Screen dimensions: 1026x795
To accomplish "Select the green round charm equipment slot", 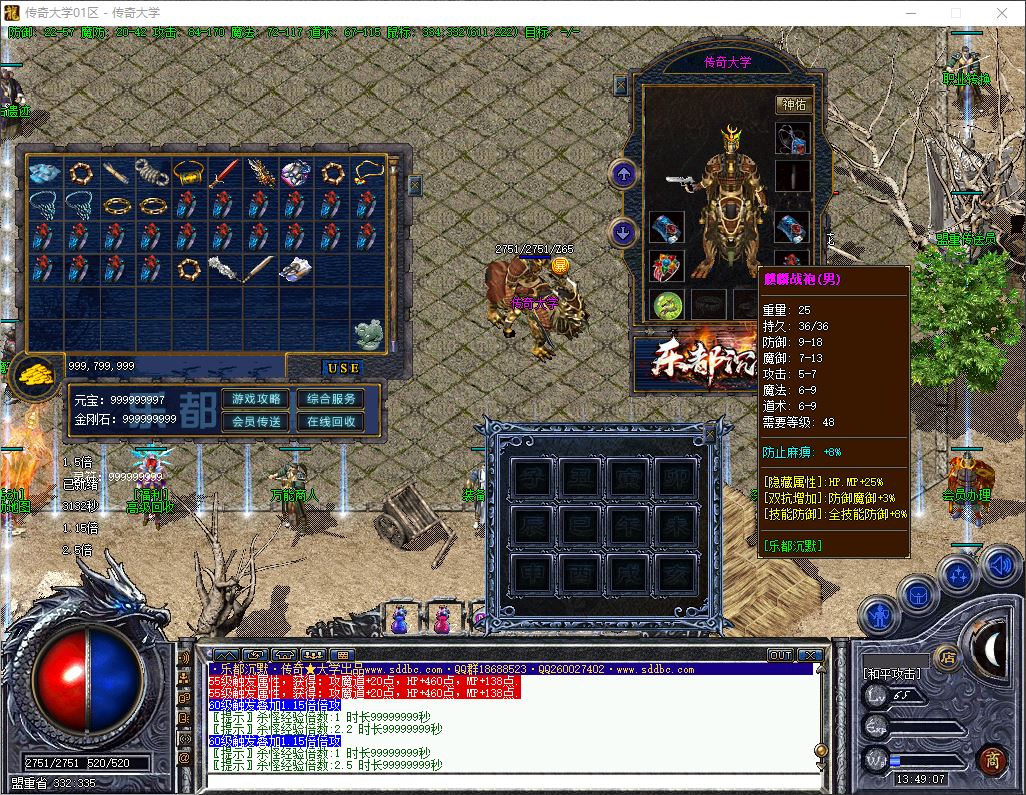I will pyautogui.click(x=667, y=305).
